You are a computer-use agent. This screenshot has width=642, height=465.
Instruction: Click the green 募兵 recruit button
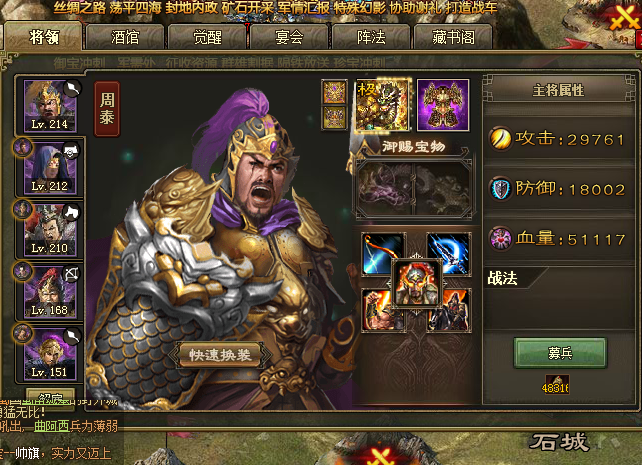tap(560, 353)
